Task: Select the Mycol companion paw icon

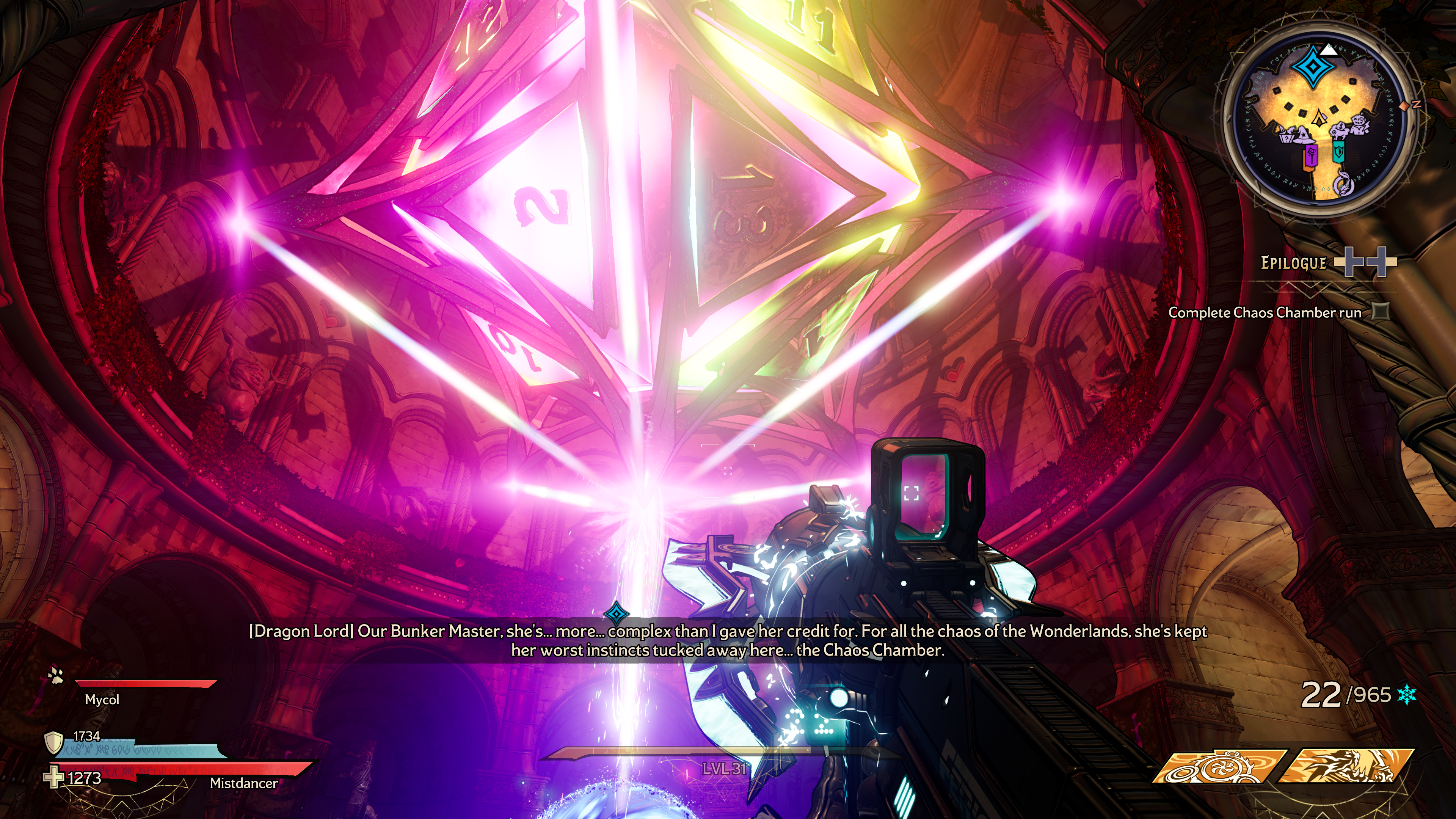Action: [55, 675]
